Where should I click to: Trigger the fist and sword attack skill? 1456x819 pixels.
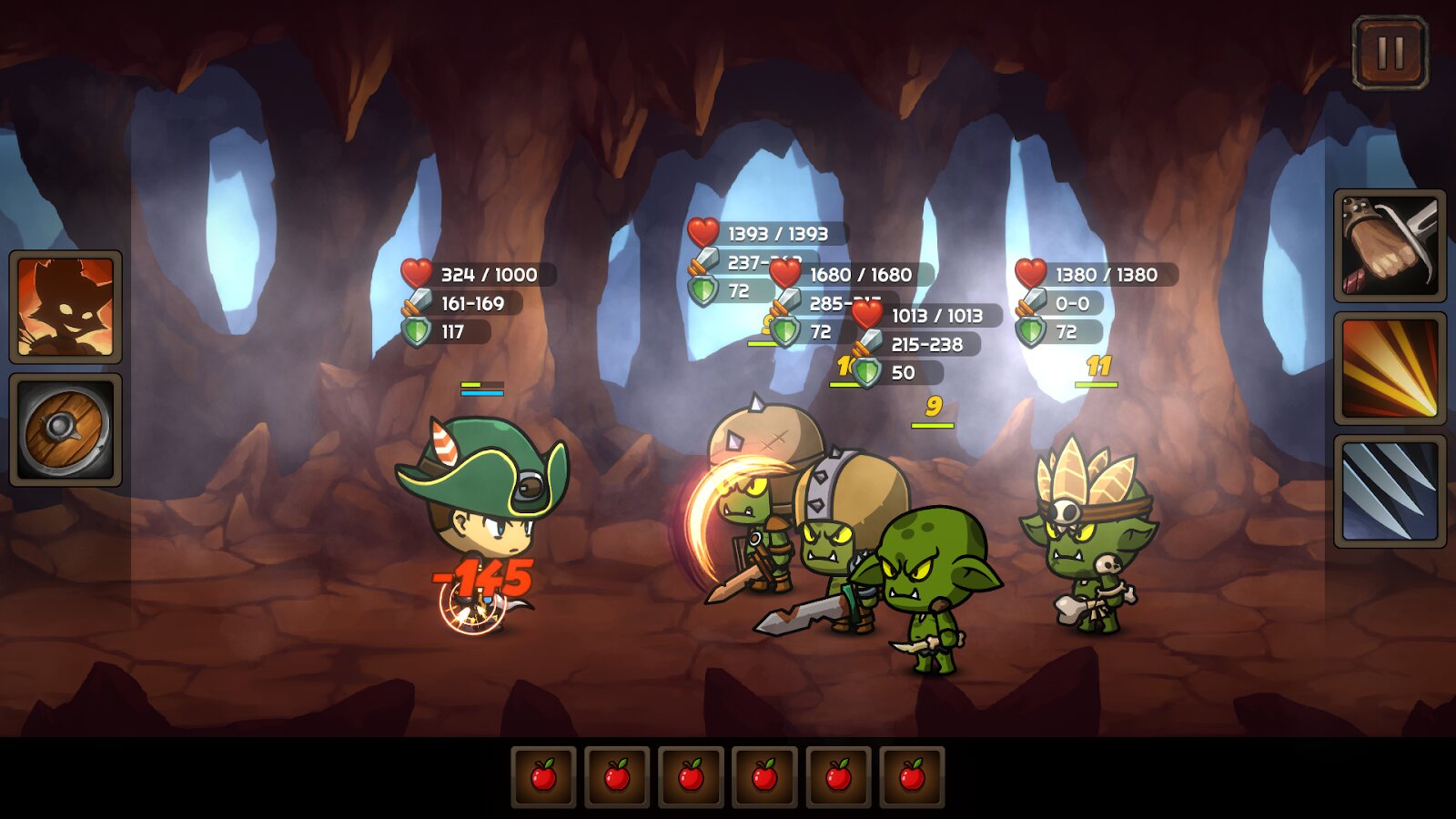point(1390,246)
